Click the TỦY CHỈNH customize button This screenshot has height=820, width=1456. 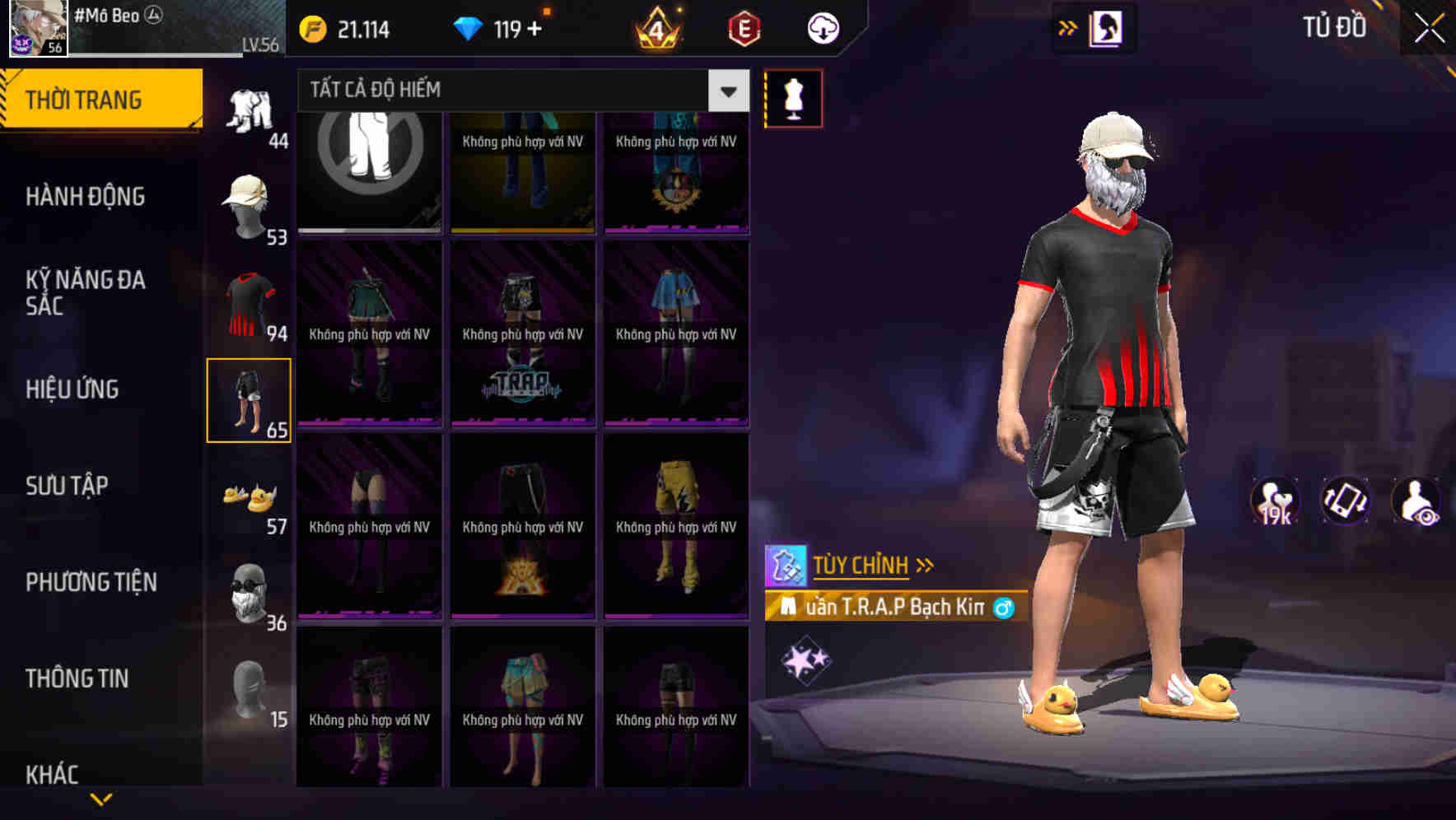click(862, 566)
